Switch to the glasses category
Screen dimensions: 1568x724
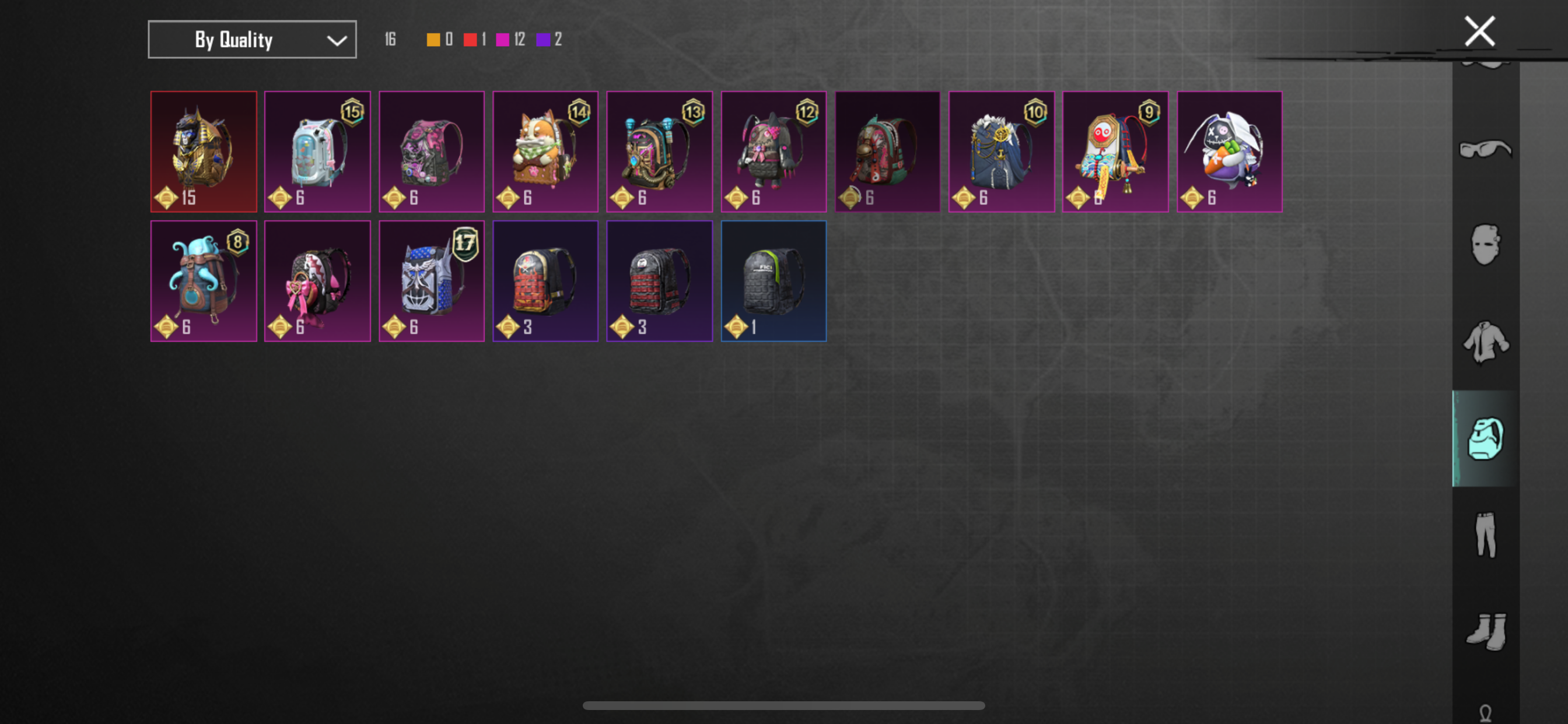click(x=1485, y=150)
